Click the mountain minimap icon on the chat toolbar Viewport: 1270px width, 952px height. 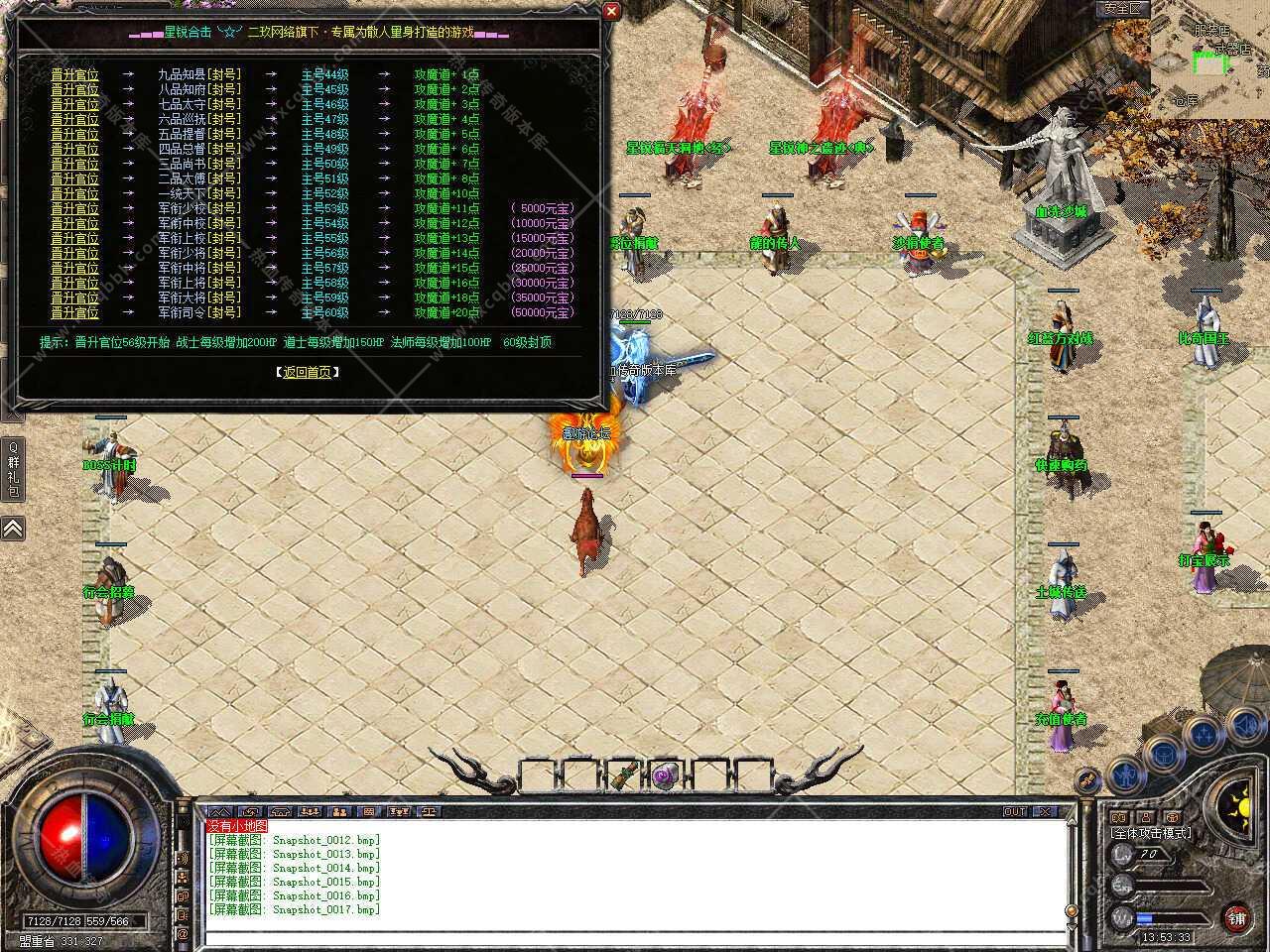[220, 811]
